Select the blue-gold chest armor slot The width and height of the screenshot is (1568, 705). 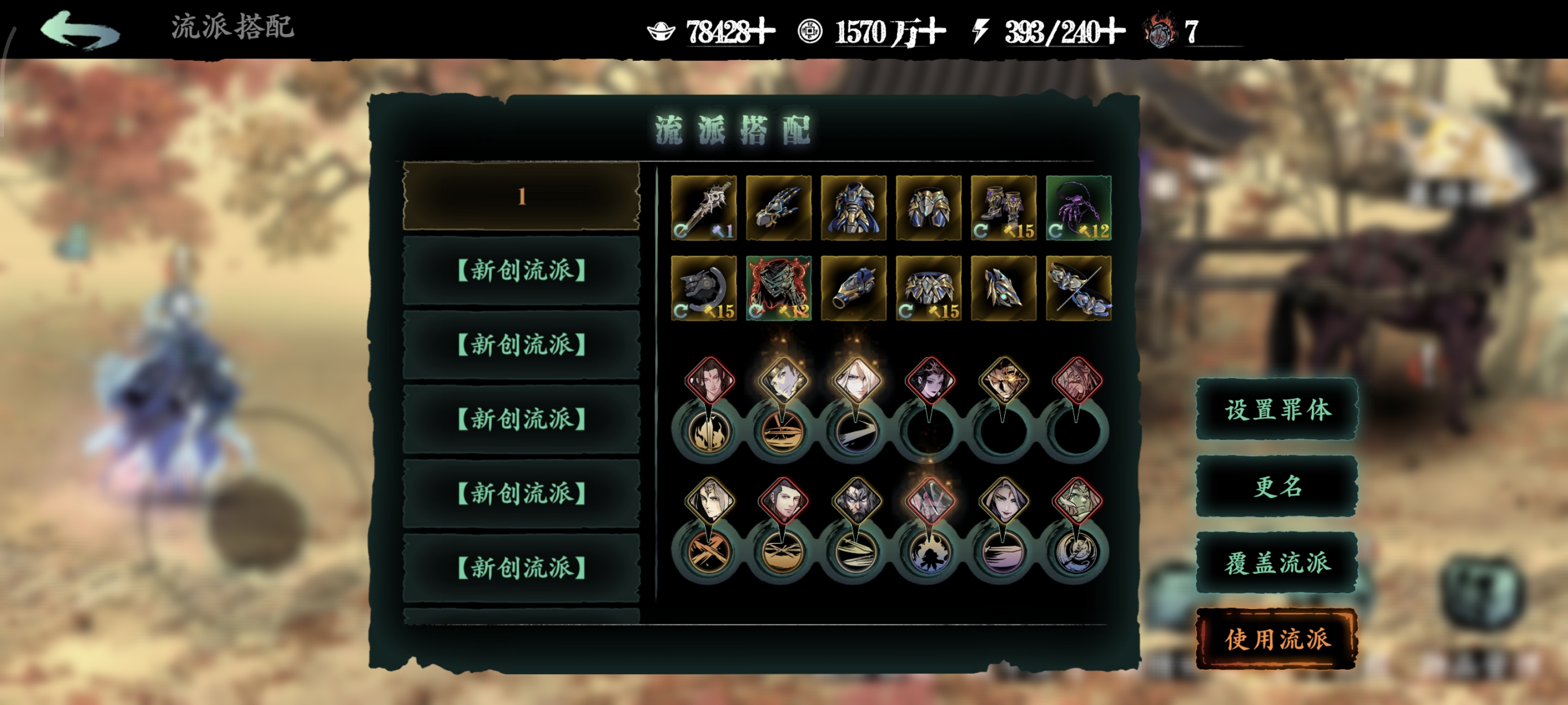coord(853,208)
